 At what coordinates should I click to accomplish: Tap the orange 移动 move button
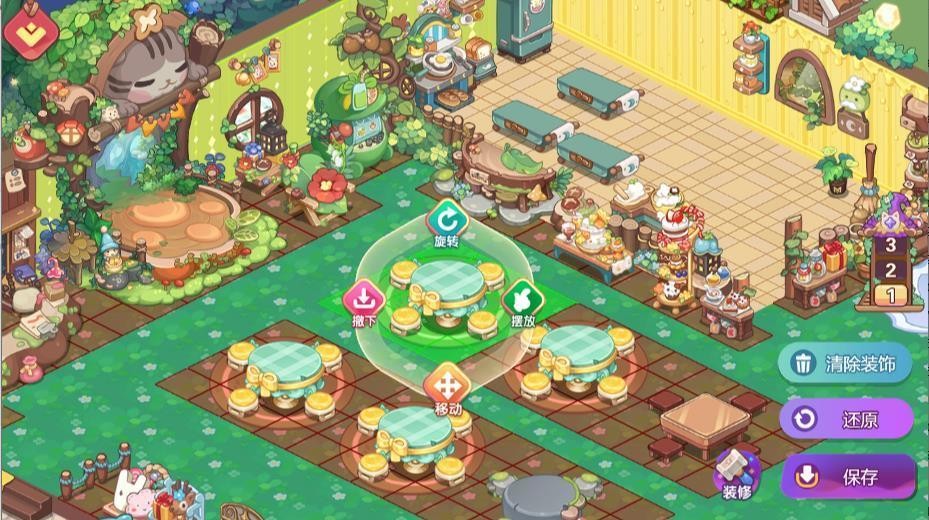[x=446, y=385]
